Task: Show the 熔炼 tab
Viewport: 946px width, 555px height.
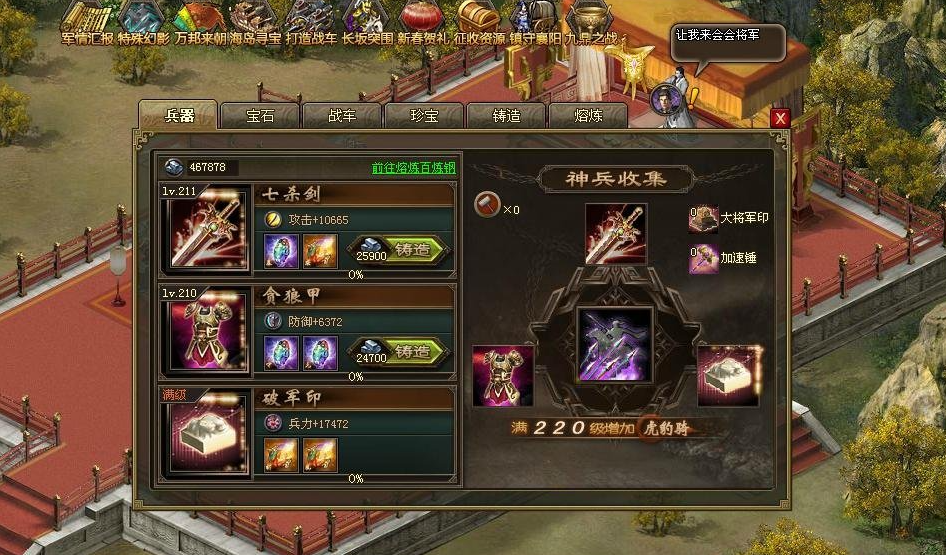Action: [x=588, y=115]
